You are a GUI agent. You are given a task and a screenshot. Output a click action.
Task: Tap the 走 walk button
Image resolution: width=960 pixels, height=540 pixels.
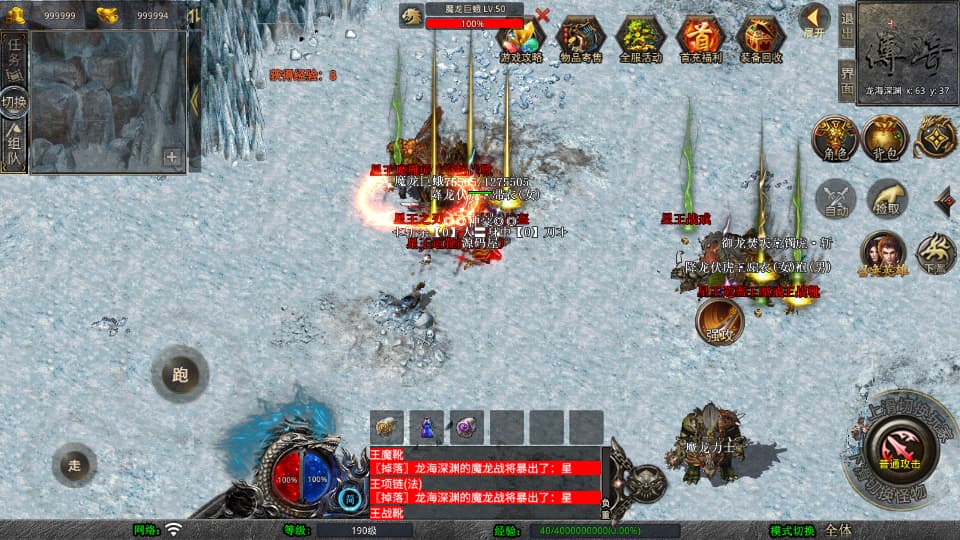(75, 465)
